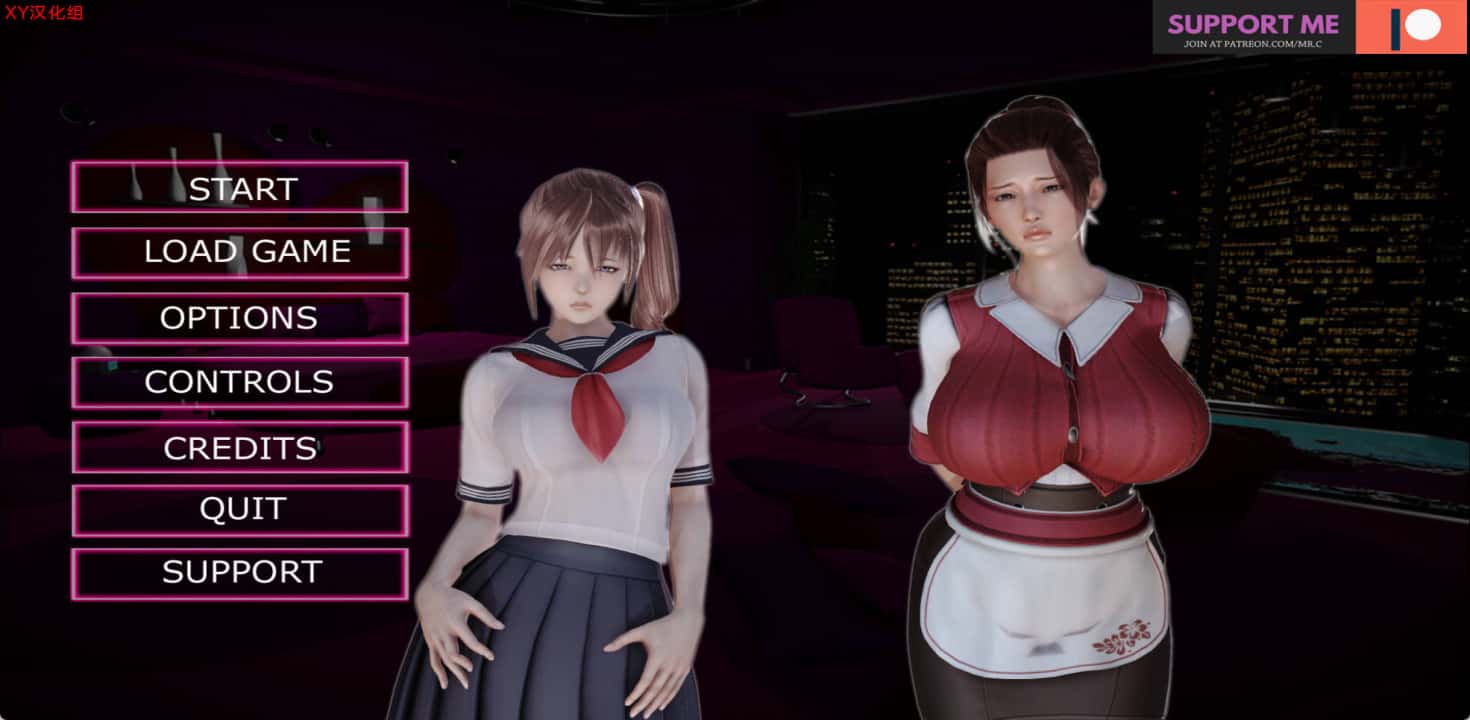Open the OPTIONS menu
The width and height of the screenshot is (1470, 720).
240,318
